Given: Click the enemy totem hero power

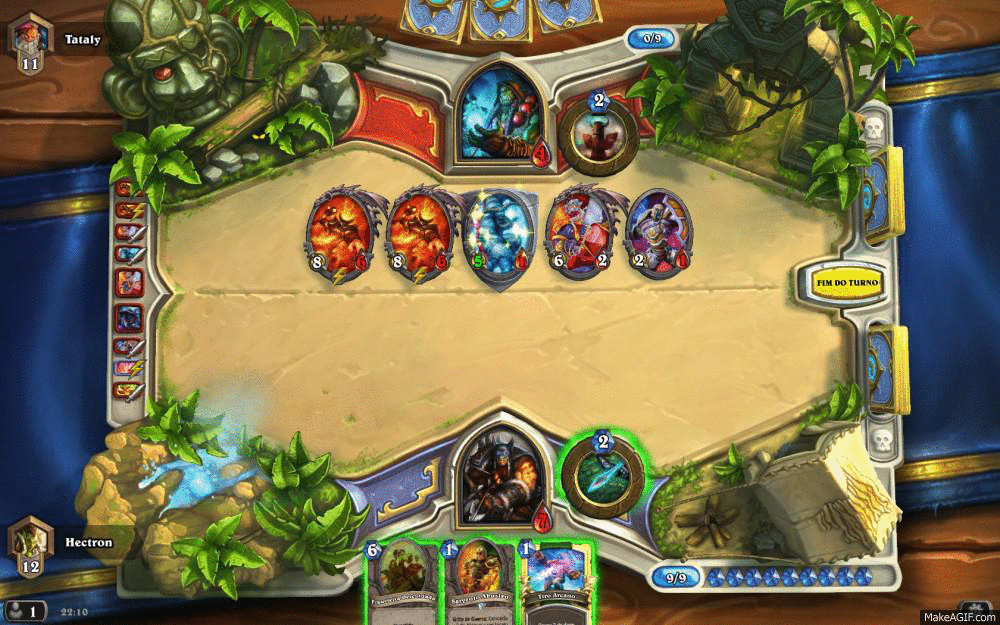Looking at the screenshot, I should coord(598,134).
